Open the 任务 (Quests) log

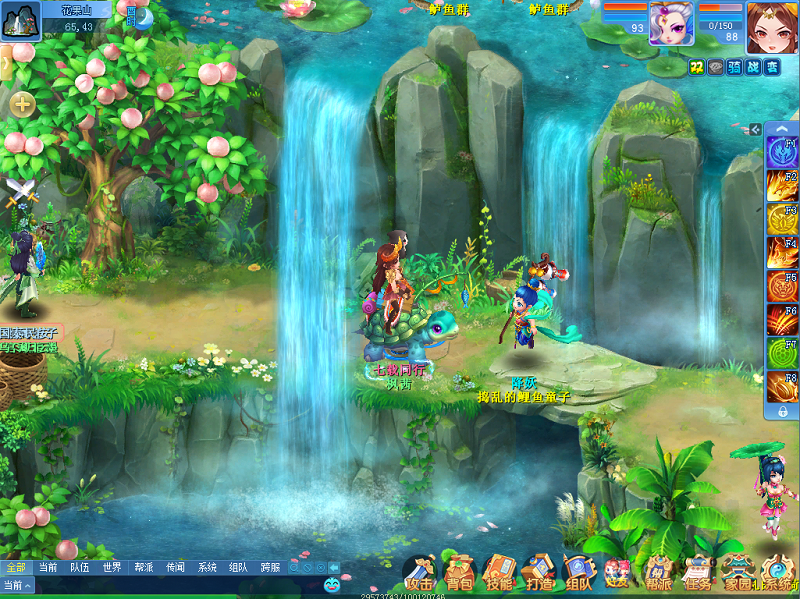tap(698, 573)
